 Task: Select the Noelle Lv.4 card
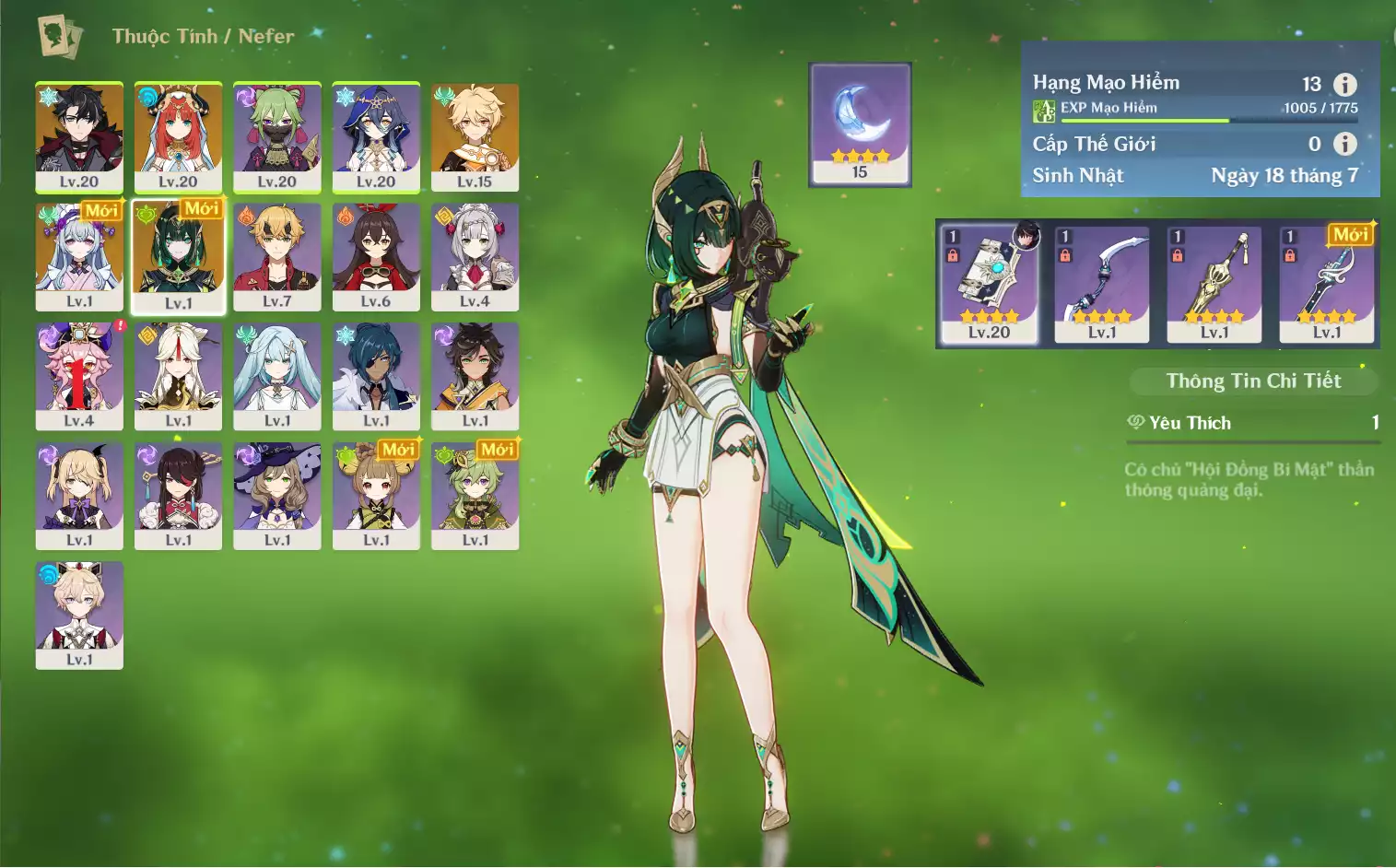pyautogui.click(x=475, y=256)
